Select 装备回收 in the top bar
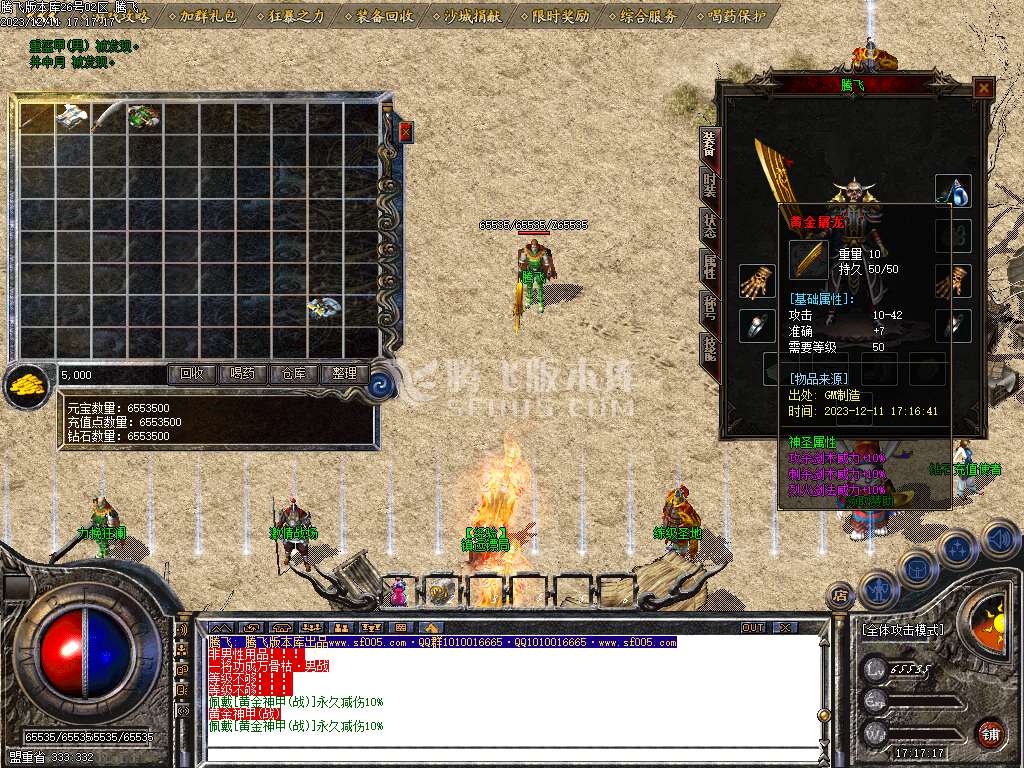This screenshot has width=1024, height=768. (x=384, y=15)
